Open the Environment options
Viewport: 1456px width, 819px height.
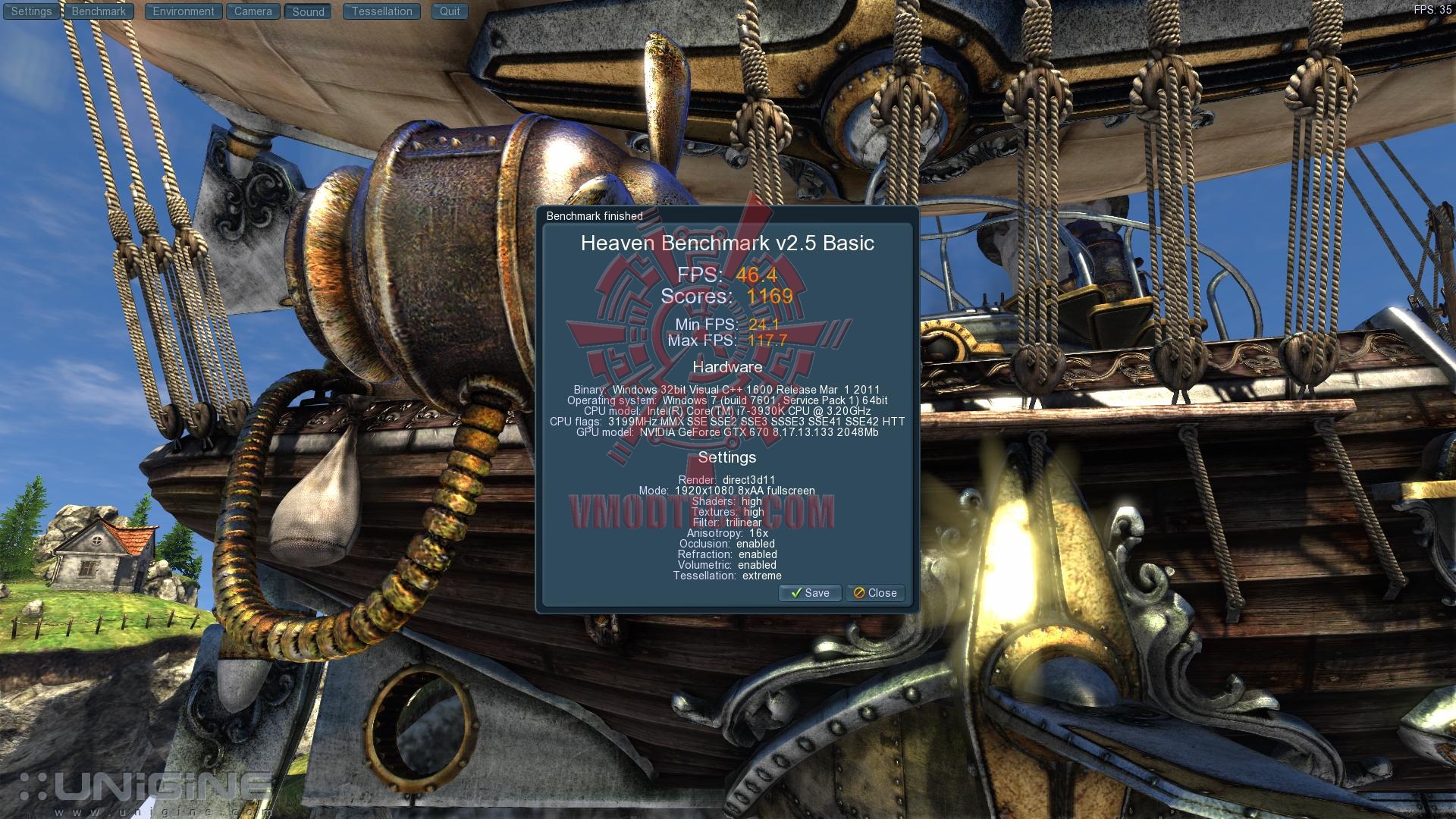tap(184, 11)
